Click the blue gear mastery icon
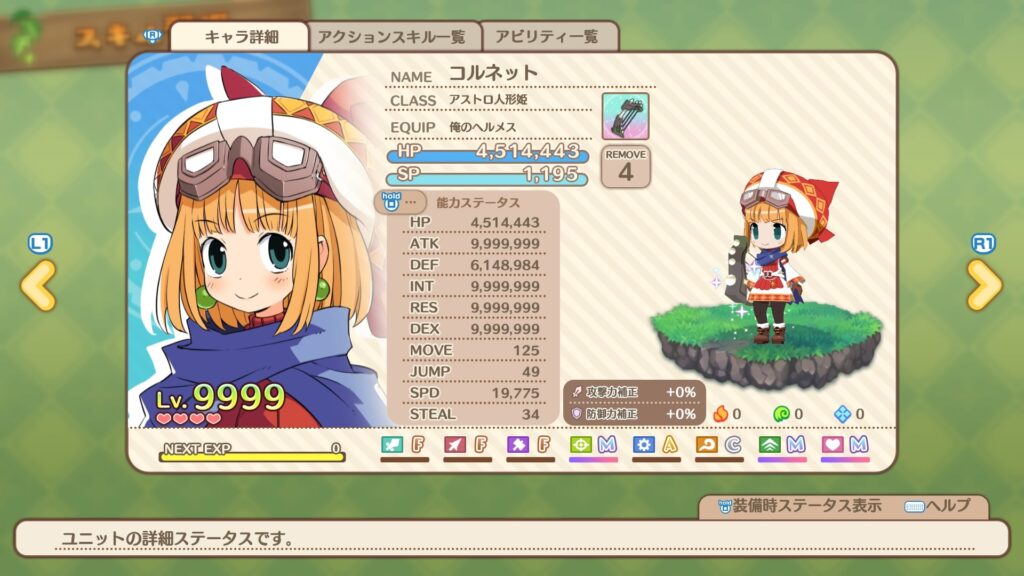This screenshot has width=1024, height=576. pos(645,445)
